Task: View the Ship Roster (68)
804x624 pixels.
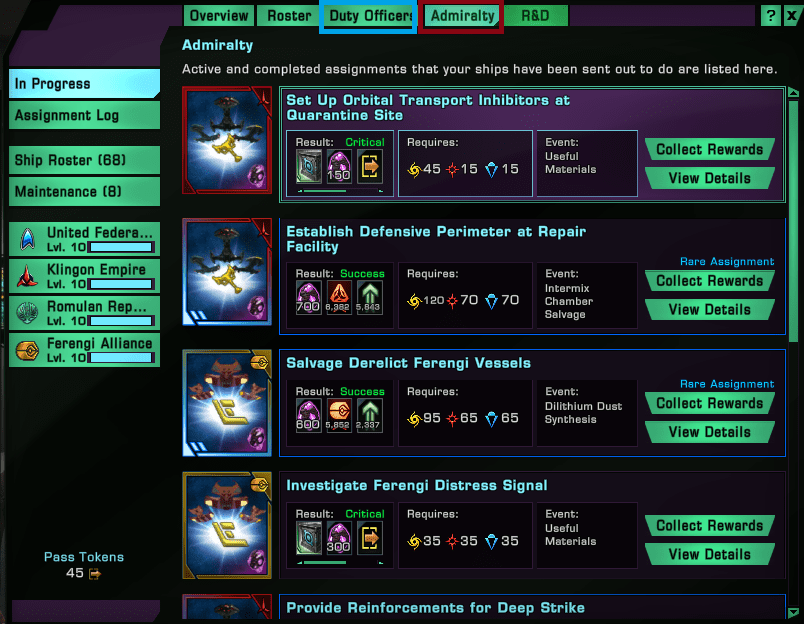Action: (x=84, y=160)
